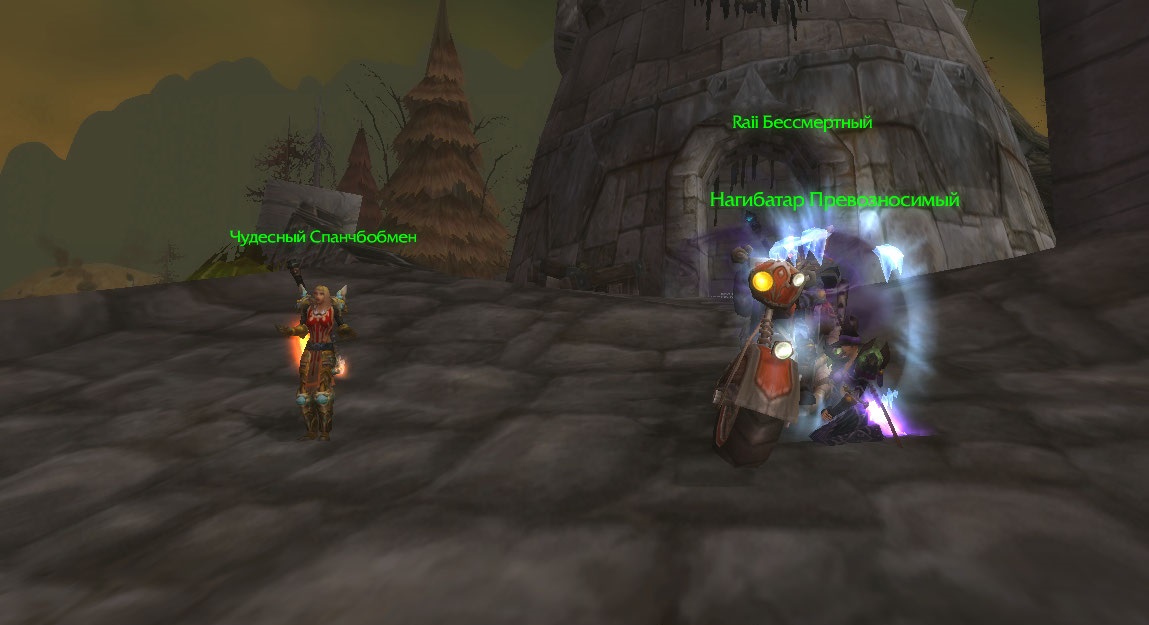The image size is (1149, 625).
Task: Click the Нагибатар Превозносимый name label
Action: [834, 200]
